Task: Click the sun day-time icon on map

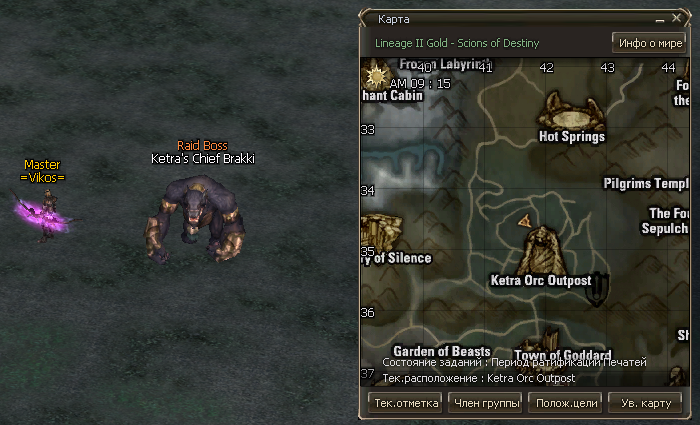Action: pos(378,74)
